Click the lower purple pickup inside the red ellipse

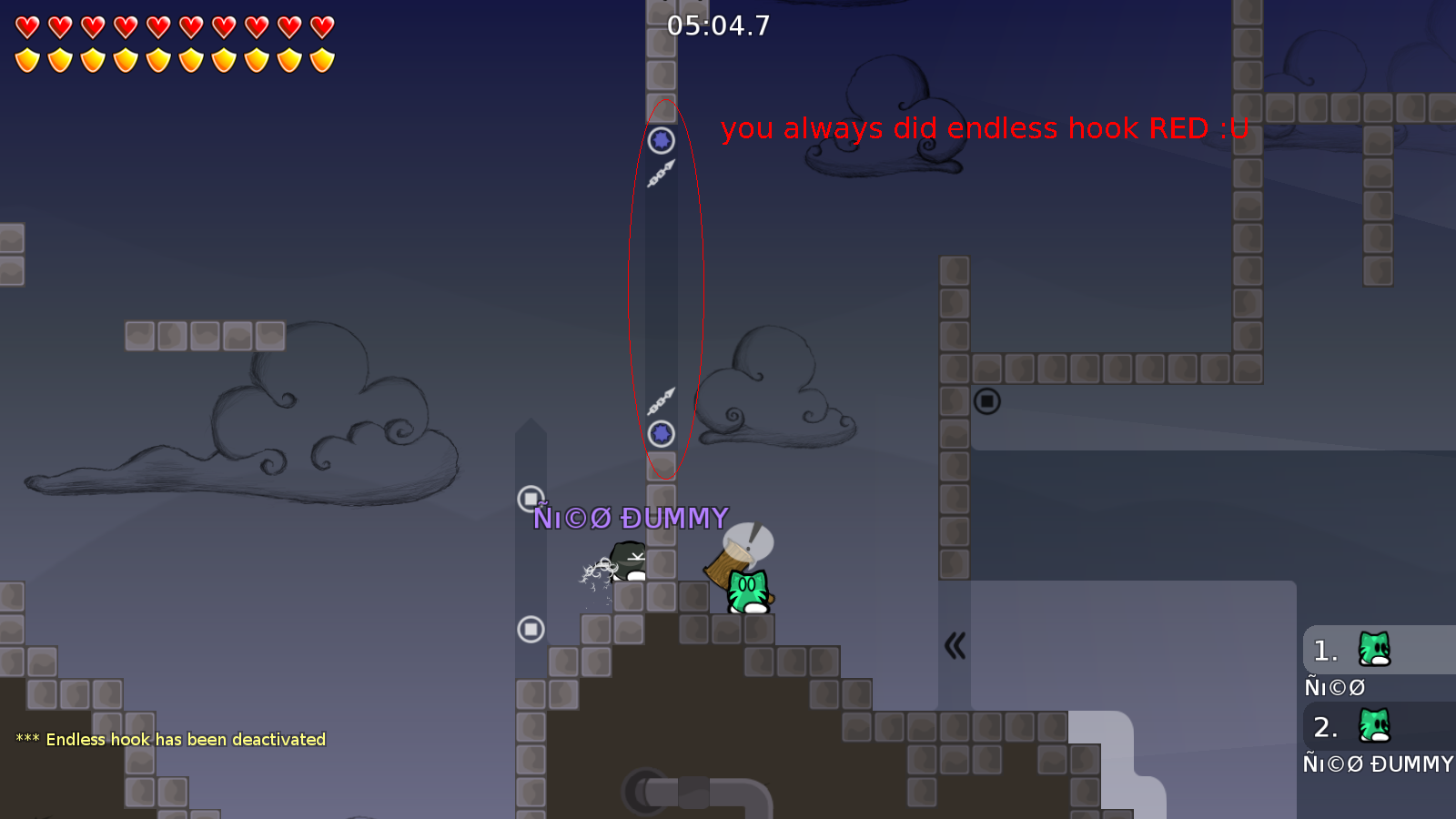[x=661, y=435]
